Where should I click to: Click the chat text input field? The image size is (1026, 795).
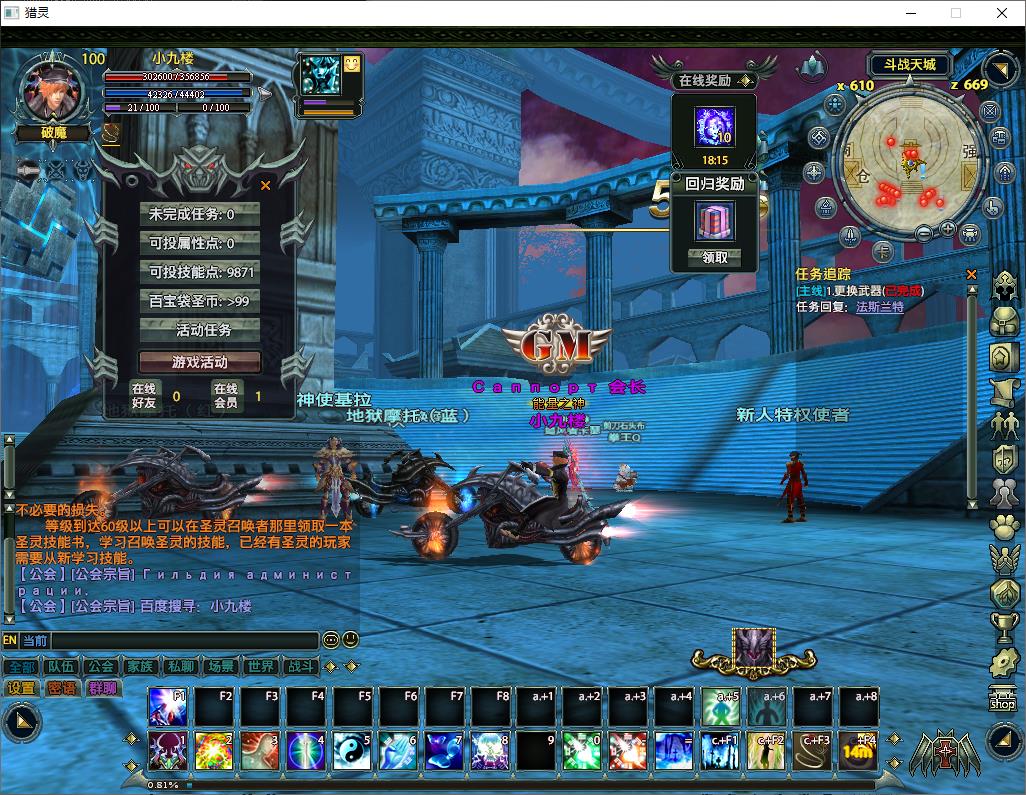coord(185,640)
